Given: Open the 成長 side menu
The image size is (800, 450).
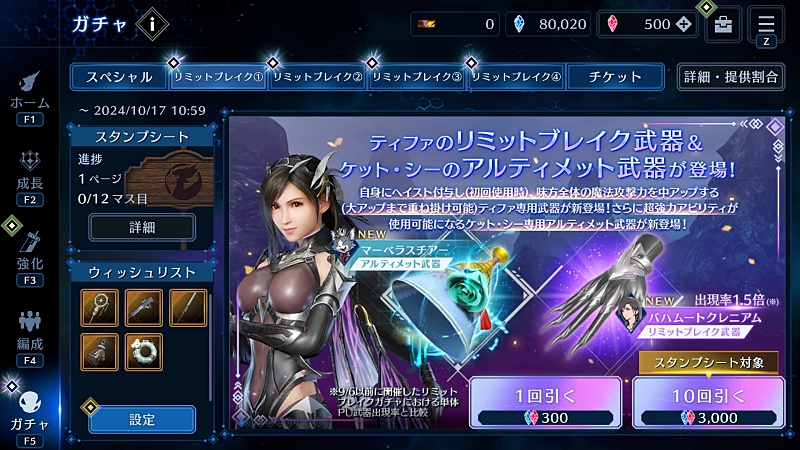Looking at the screenshot, I should click(29, 177).
